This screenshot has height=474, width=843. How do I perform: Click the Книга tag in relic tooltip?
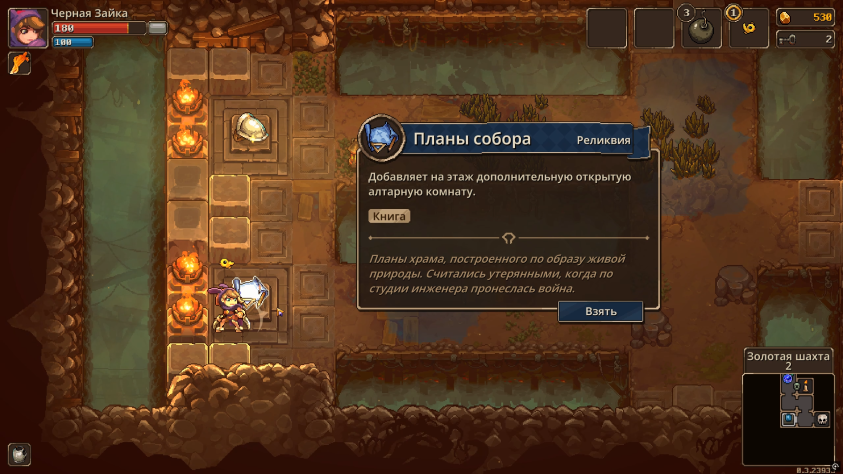(389, 216)
